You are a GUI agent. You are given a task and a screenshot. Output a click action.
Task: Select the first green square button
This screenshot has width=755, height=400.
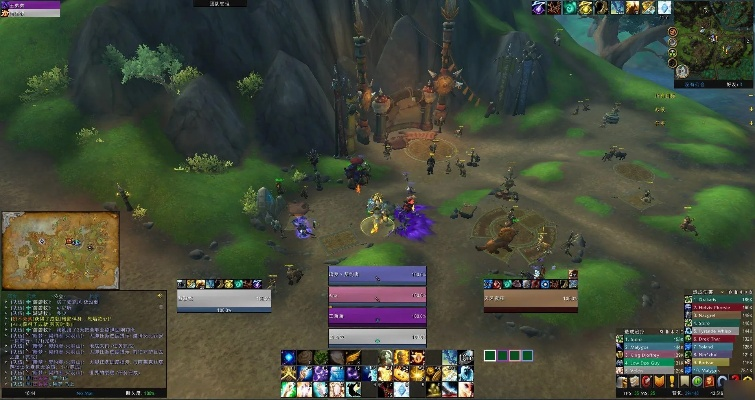coord(490,355)
